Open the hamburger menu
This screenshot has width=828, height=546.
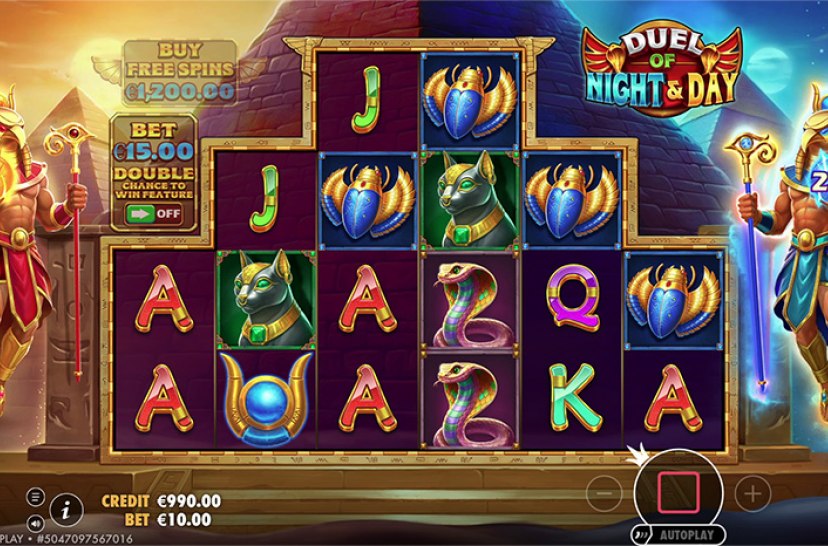point(35,496)
